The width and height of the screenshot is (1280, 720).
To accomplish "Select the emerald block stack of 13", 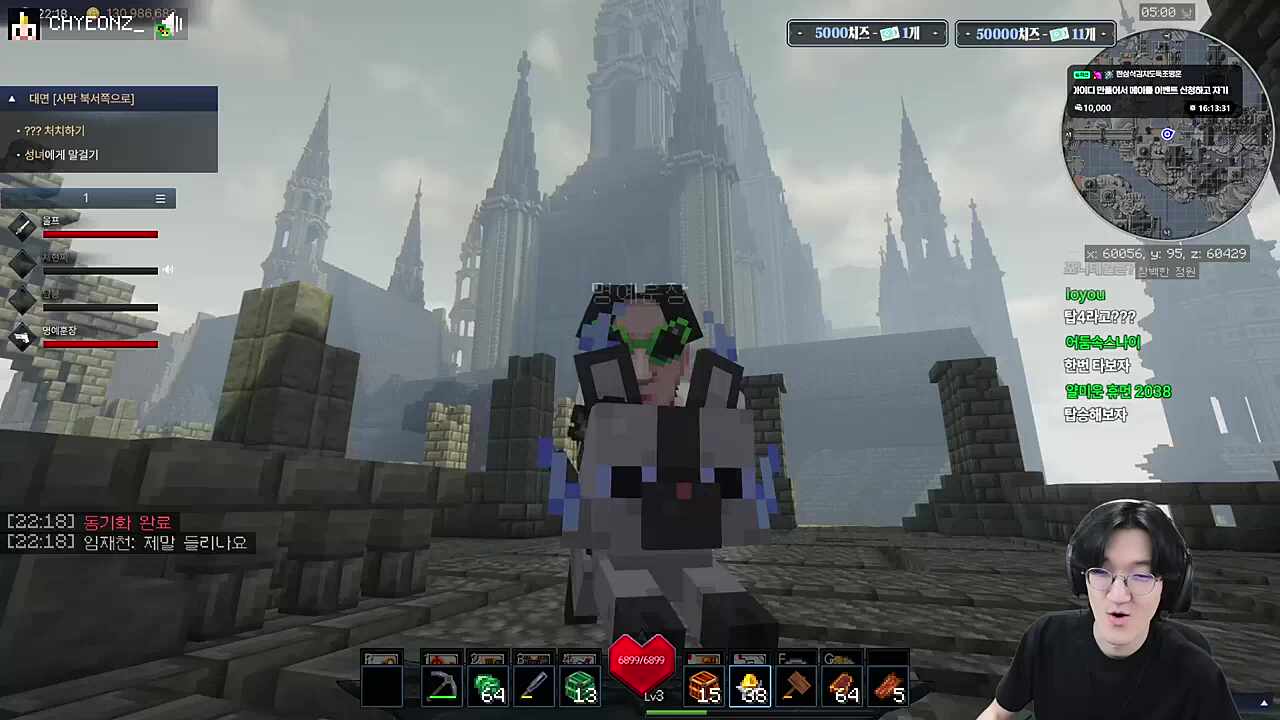I will click(580, 686).
